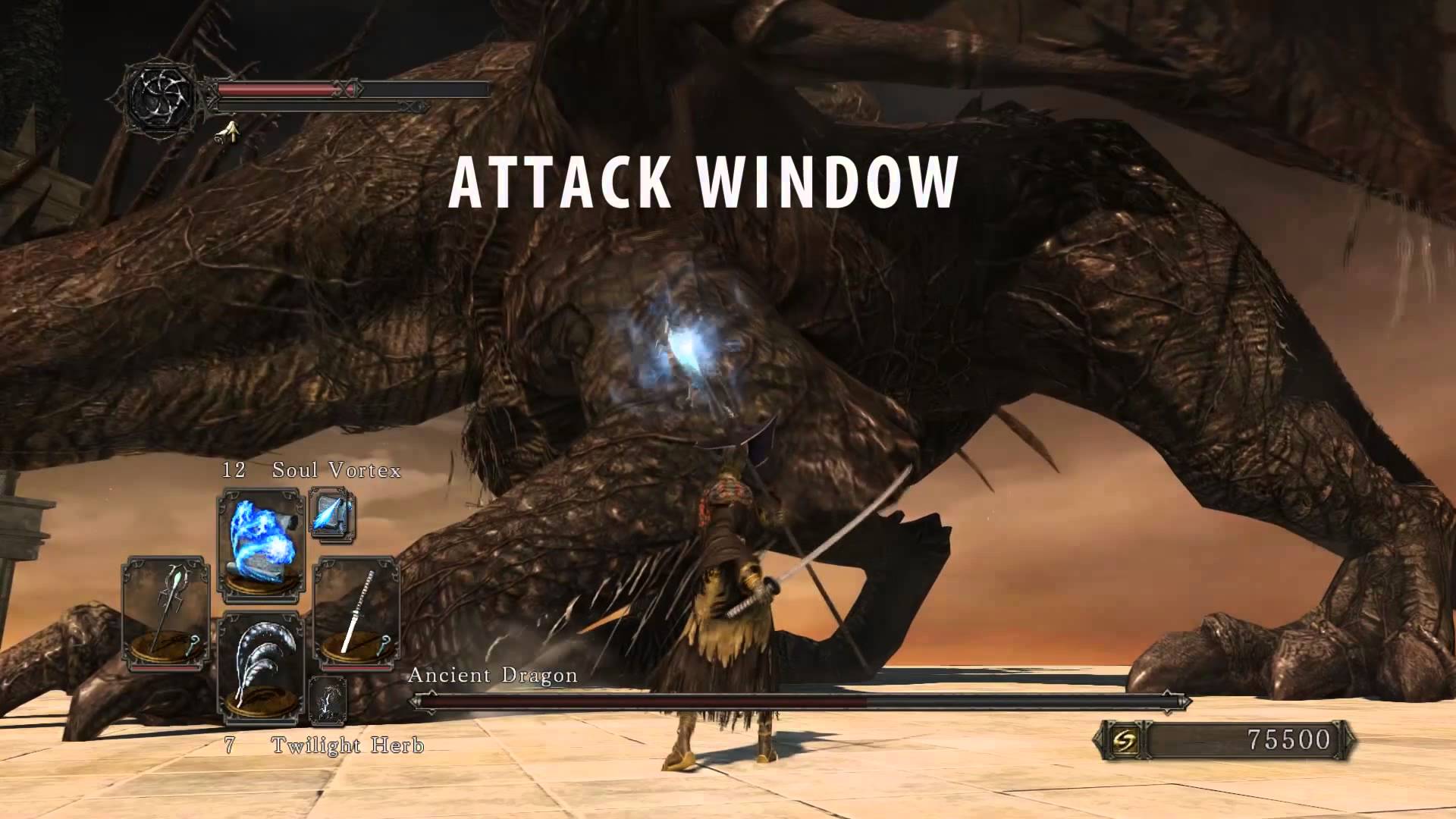1456x819 pixels.
Task: Click the small yellow status icon under the health bar
Action: pyautogui.click(x=226, y=133)
